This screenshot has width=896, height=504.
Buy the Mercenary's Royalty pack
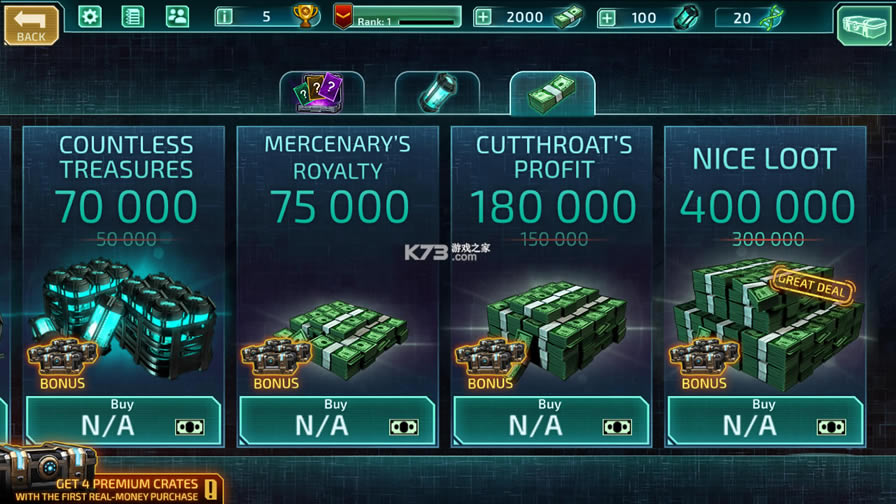[338, 420]
